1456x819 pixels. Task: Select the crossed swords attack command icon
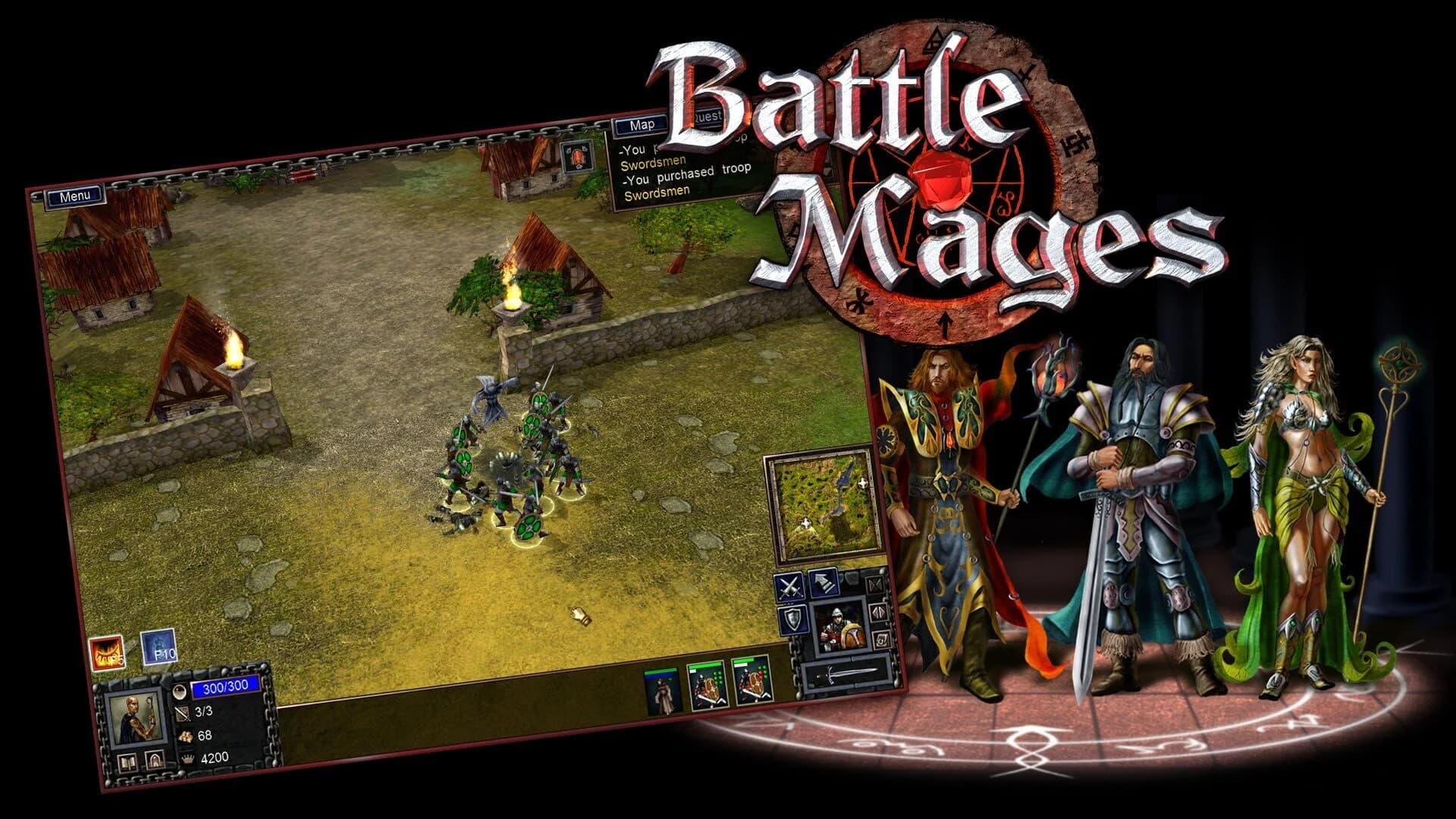(790, 585)
